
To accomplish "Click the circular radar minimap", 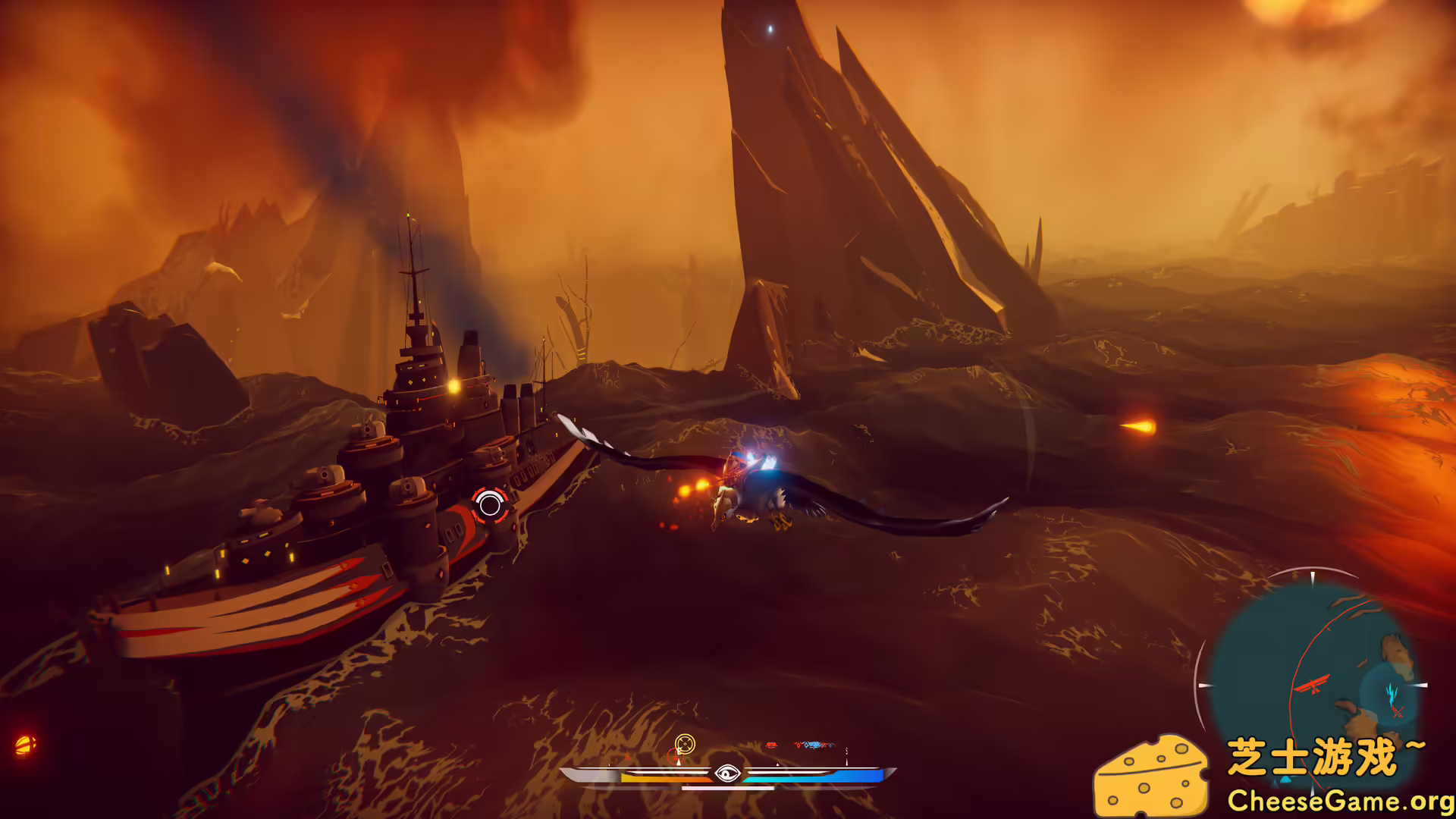I will point(1312,682).
